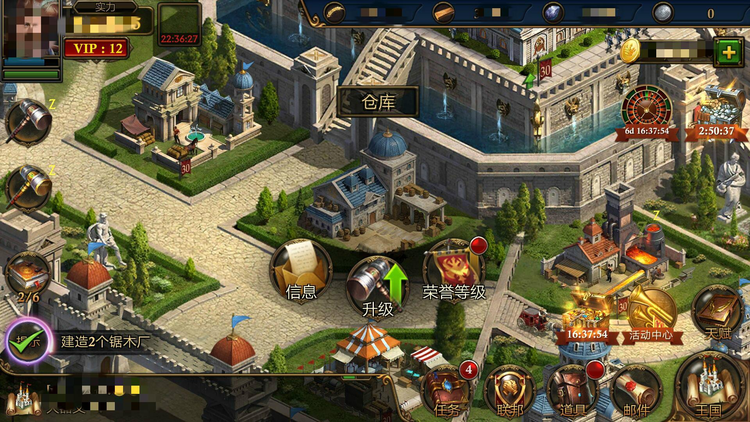The image size is (750, 422).
Task: Tap the silver coin resource showing 0
Action: click(x=664, y=13)
